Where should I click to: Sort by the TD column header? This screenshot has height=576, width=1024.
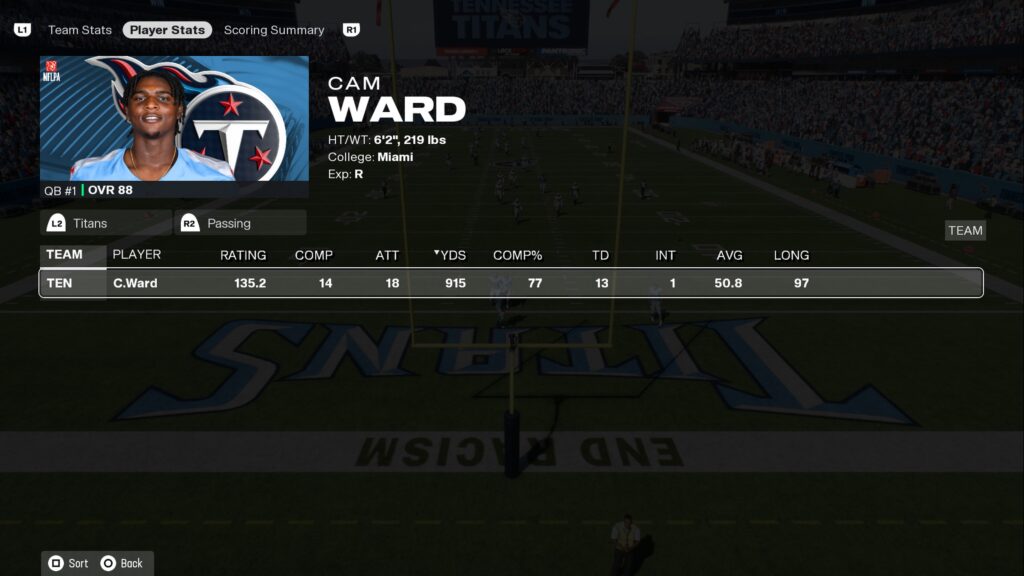(600, 255)
